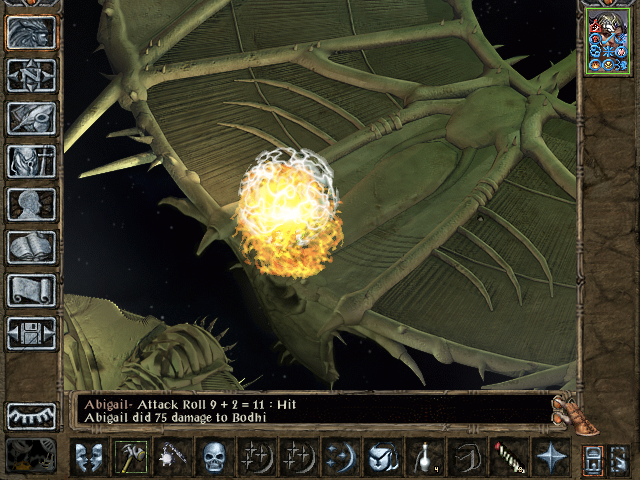Start a conversation with the masks Talk button

coord(88,457)
